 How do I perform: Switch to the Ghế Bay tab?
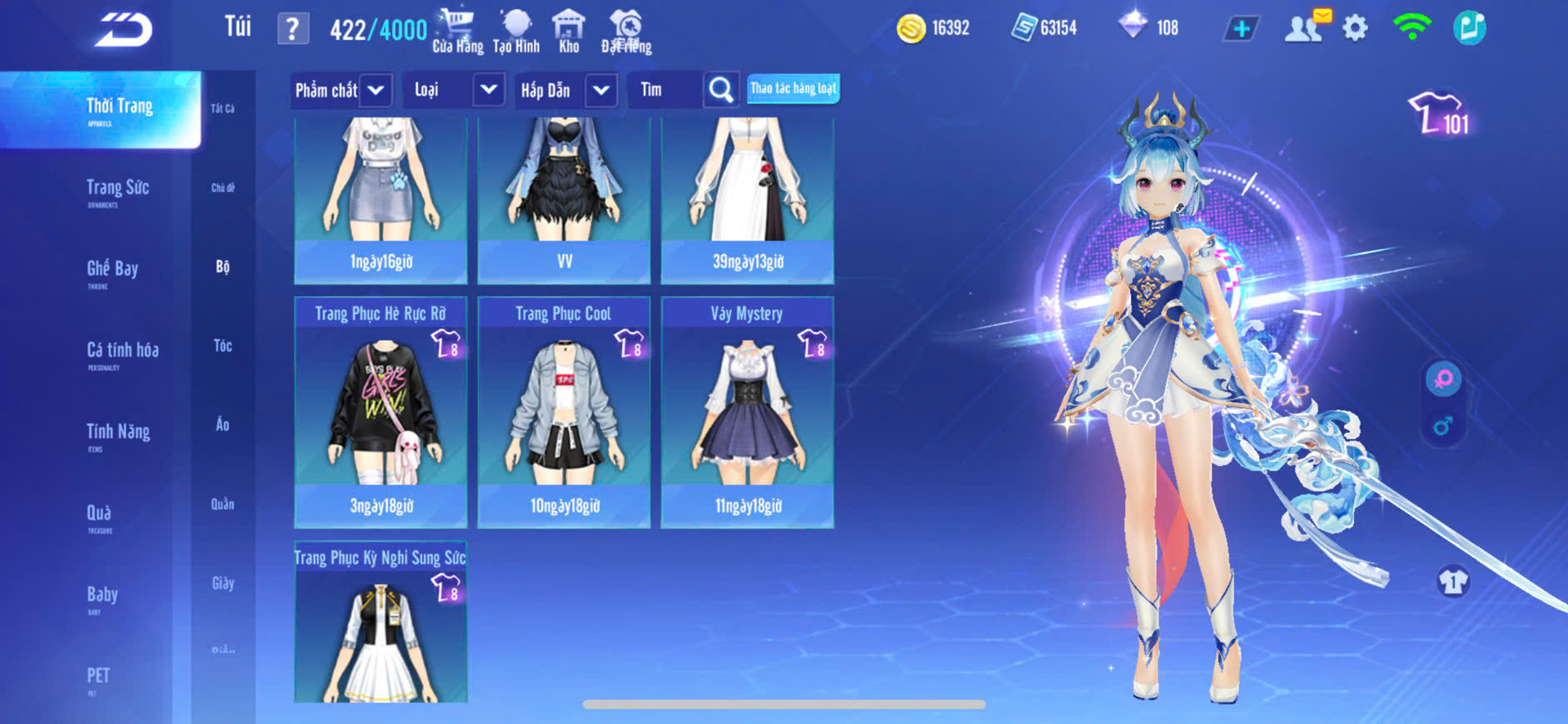pyautogui.click(x=112, y=270)
